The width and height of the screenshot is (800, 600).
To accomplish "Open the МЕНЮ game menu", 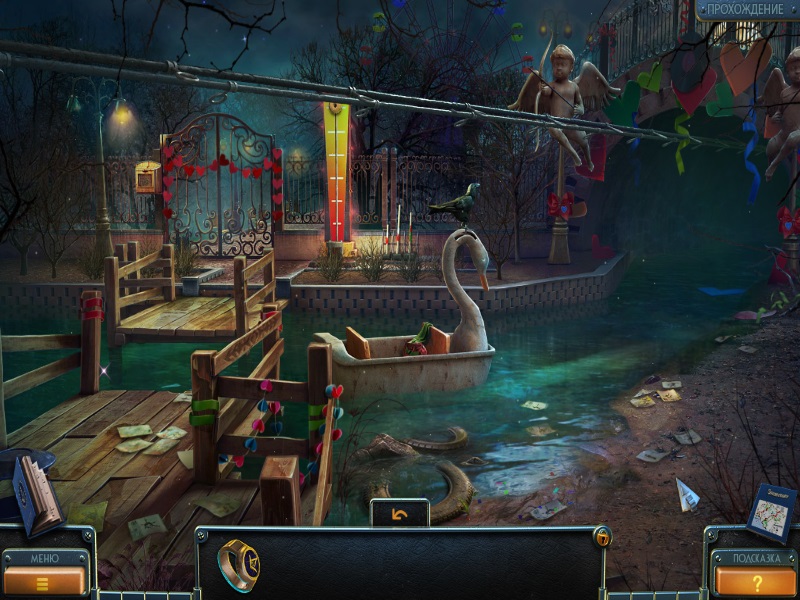I will (x=45, y=577).
